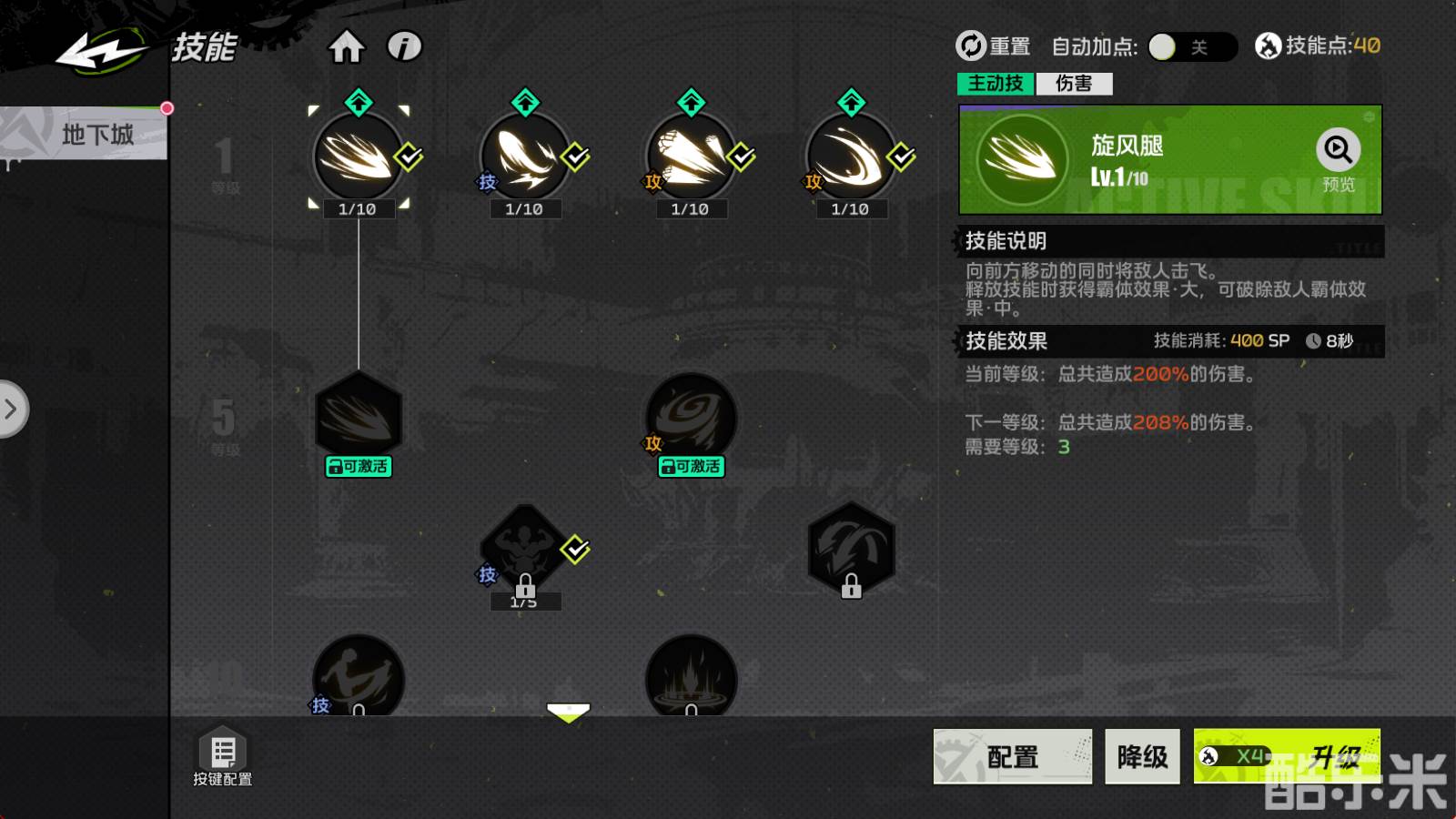Downgrade the skill with 降级
1456x819 pixels.
click(1142, 756)
